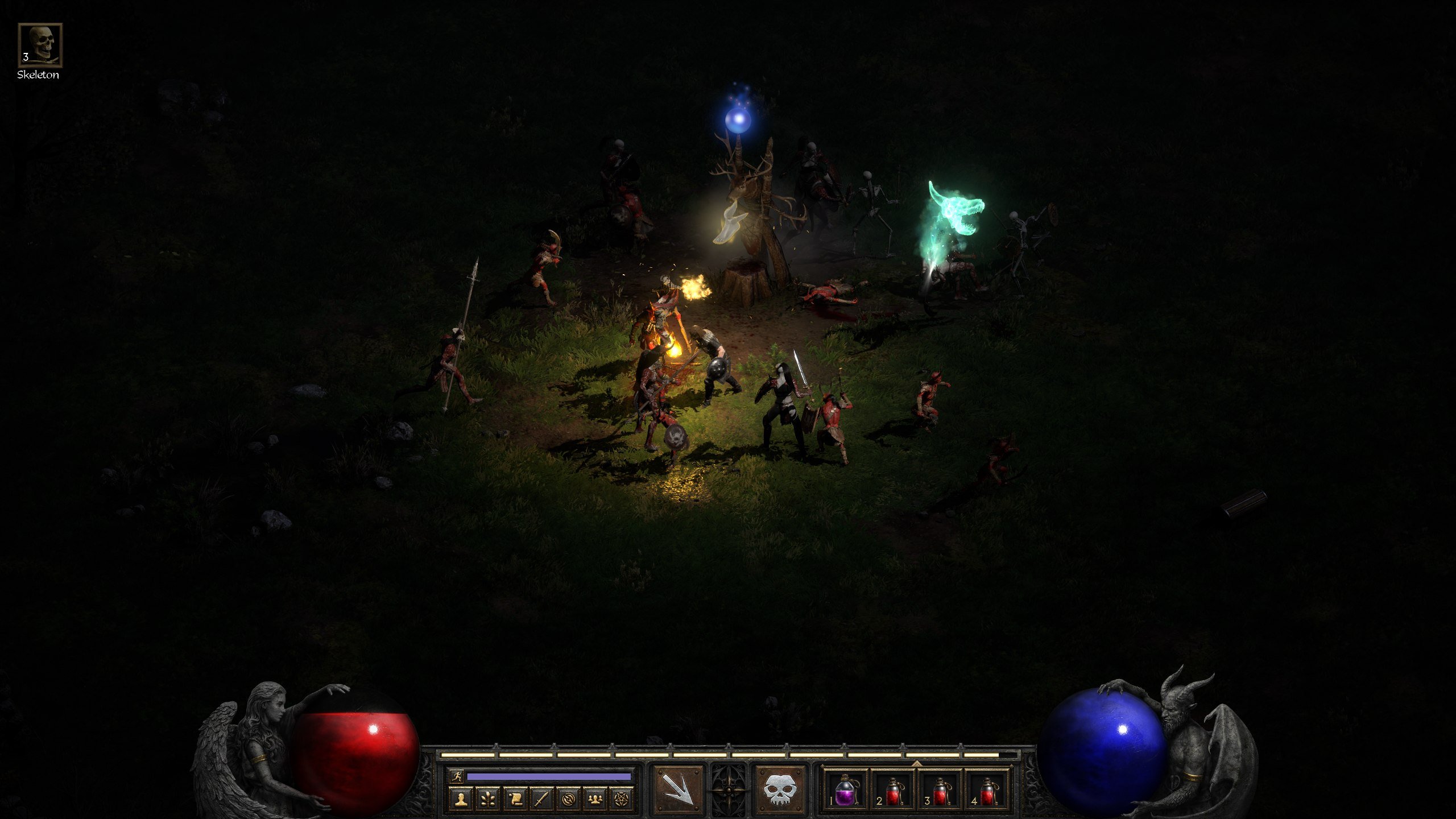Image resolution: width=1456 pixels, height=819 pixels.
Task: Click the Skeleton summon portrait
Action: point(40,45)
